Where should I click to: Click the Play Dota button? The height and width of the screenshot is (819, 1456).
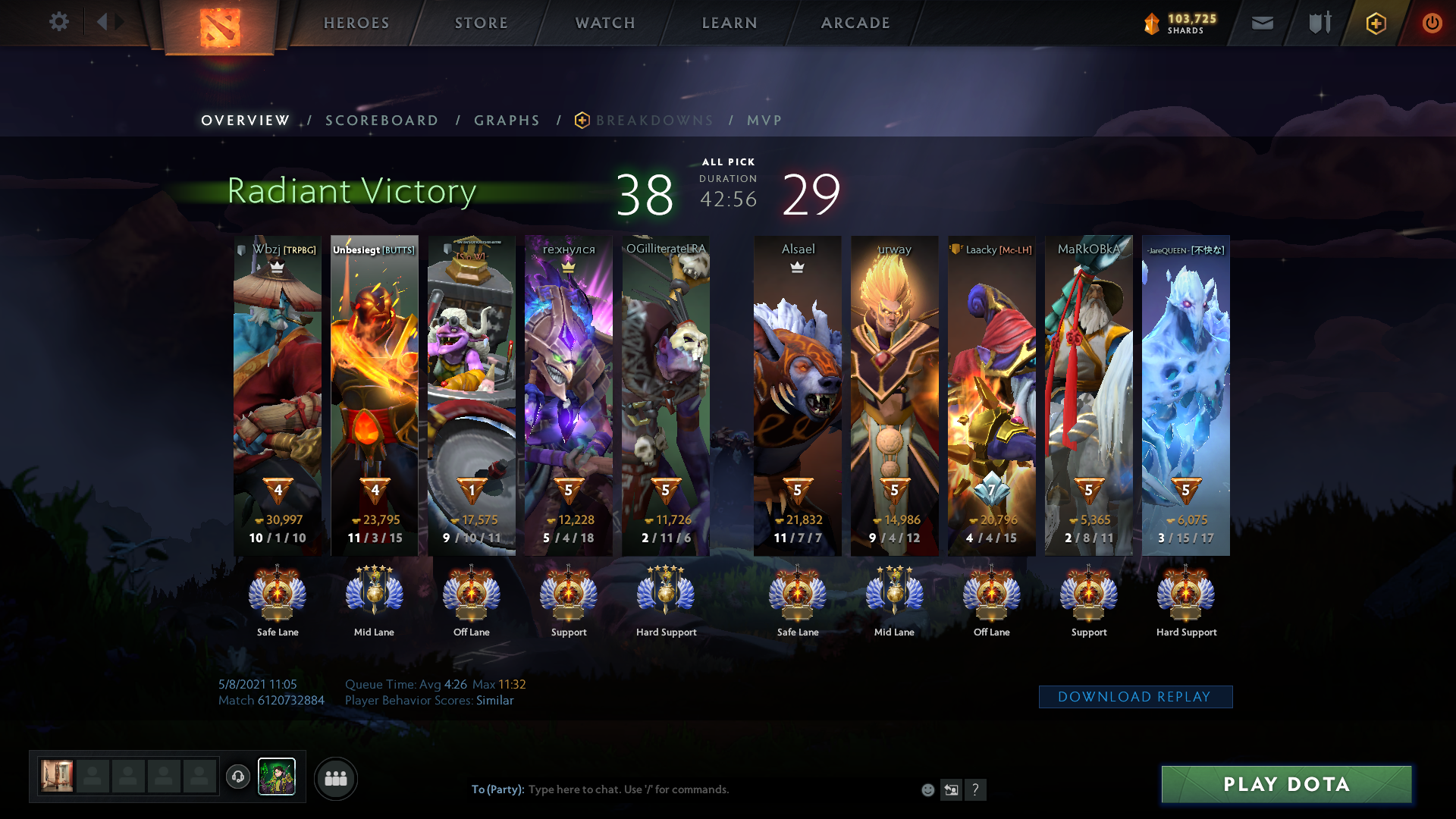[x=1286, y=784]
